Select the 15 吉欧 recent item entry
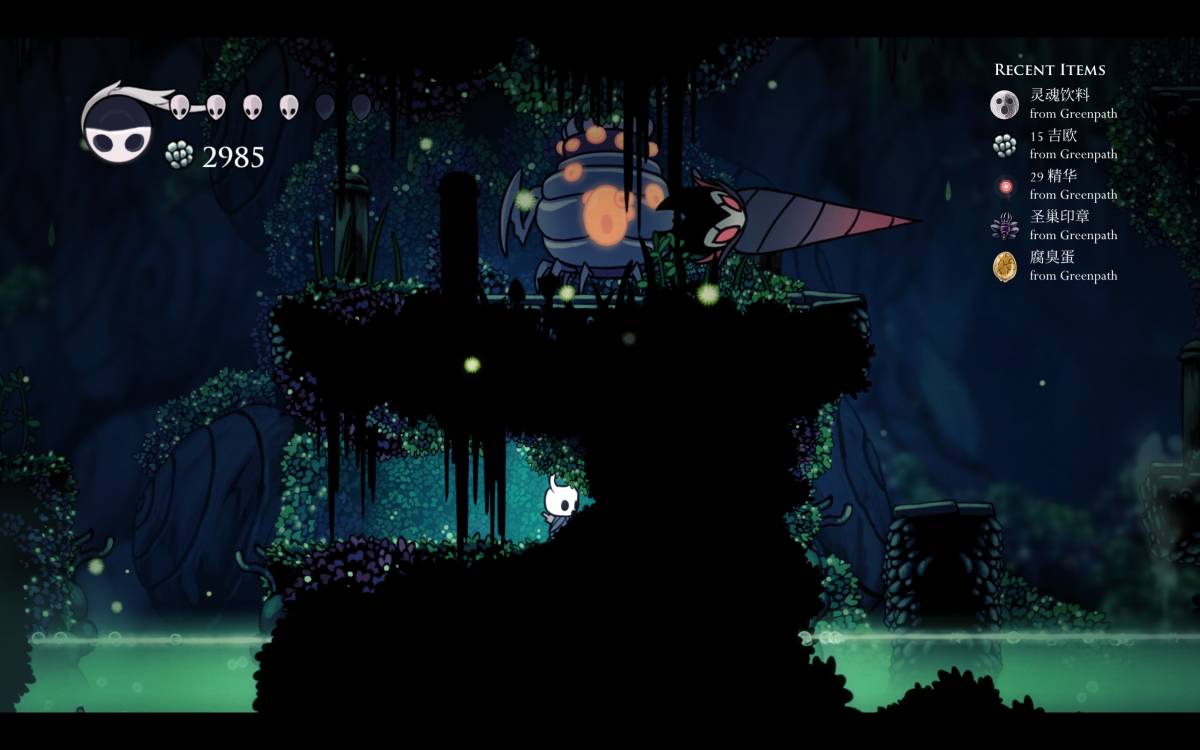The image size is (1200, 750). (x=1054, y=145)
